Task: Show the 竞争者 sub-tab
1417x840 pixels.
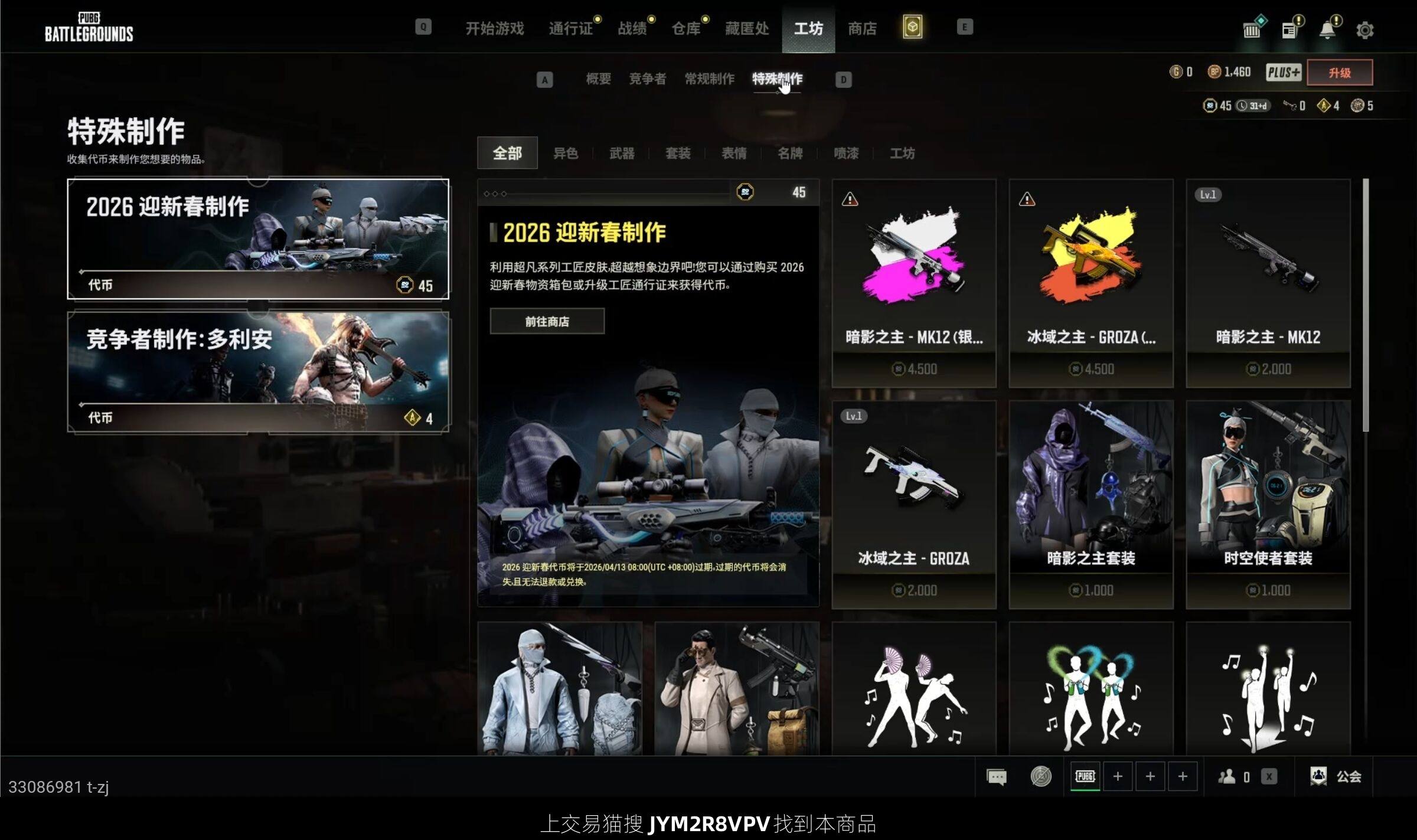Action: pos(647,79)
